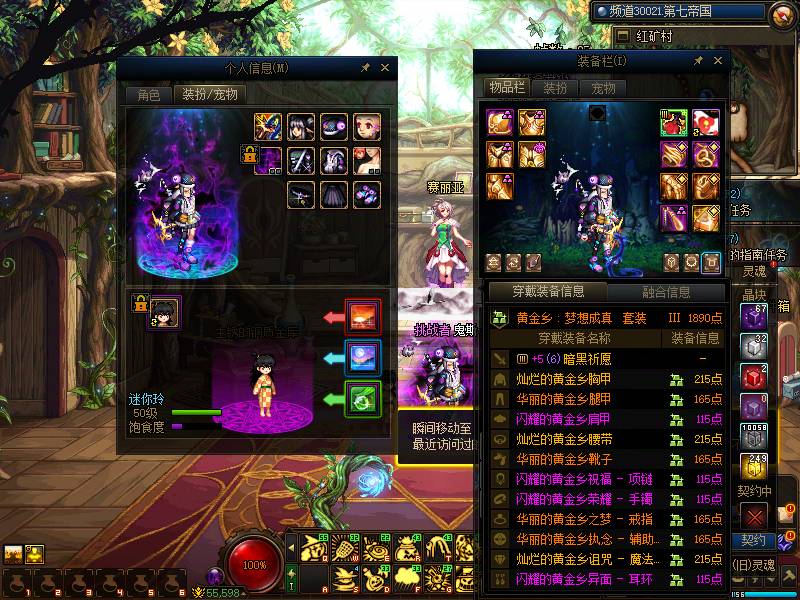The image size is (800, 600).
Task: Select the pale face avatar slot
Action: [367, 126]
